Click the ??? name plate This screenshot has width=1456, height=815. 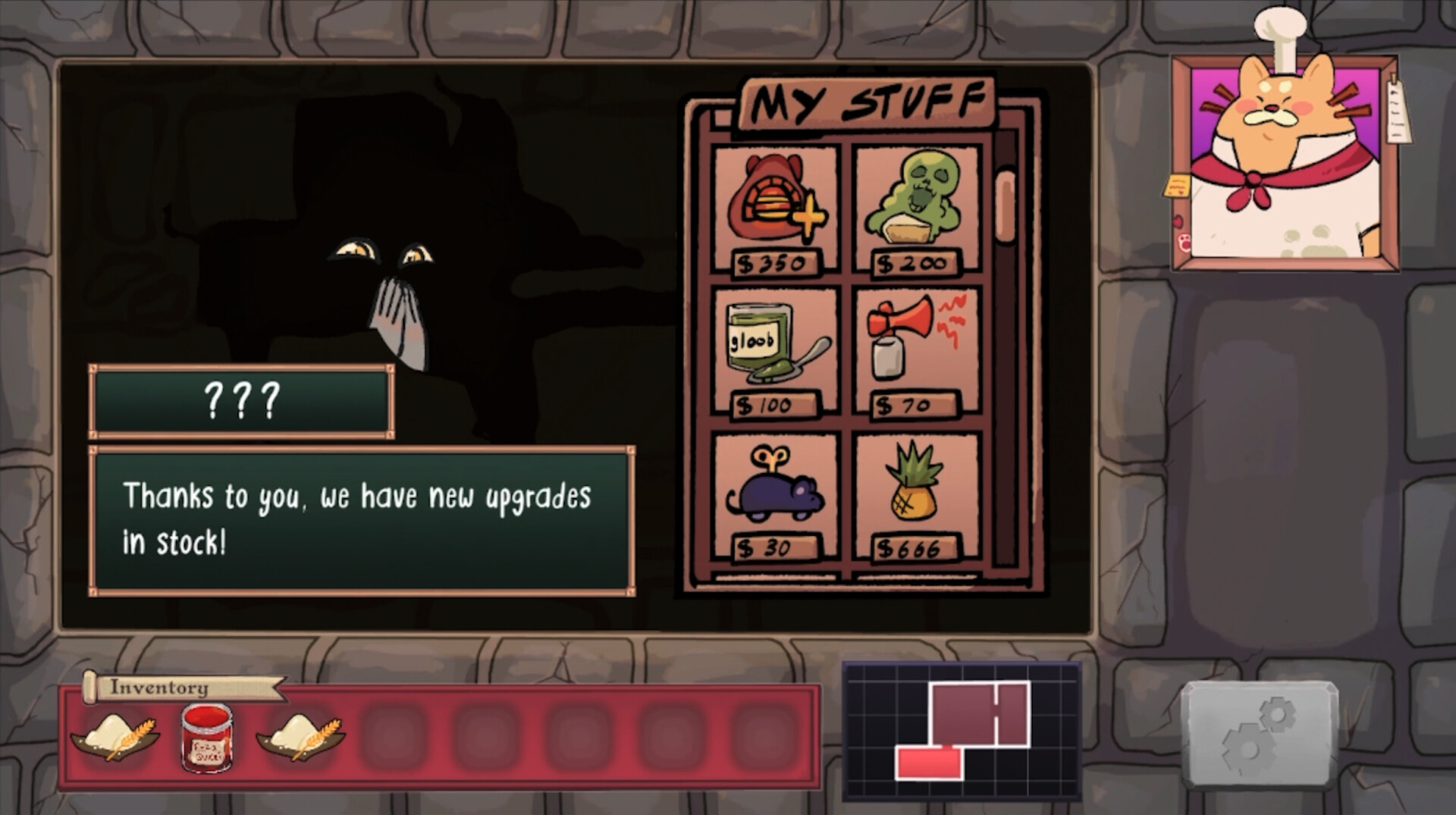tap(240, 402)
